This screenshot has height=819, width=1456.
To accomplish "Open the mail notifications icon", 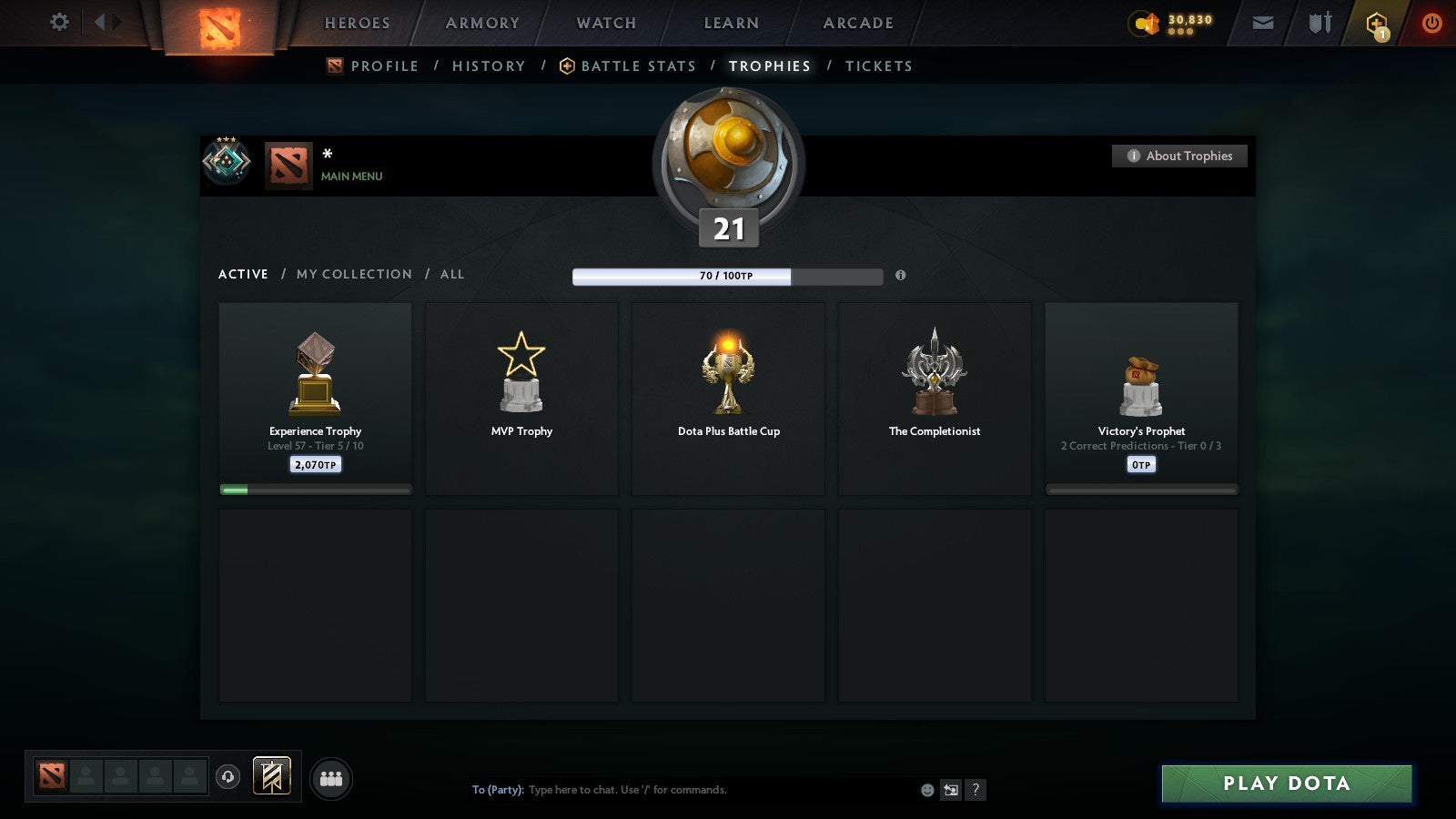I will tap(1263, 23).
